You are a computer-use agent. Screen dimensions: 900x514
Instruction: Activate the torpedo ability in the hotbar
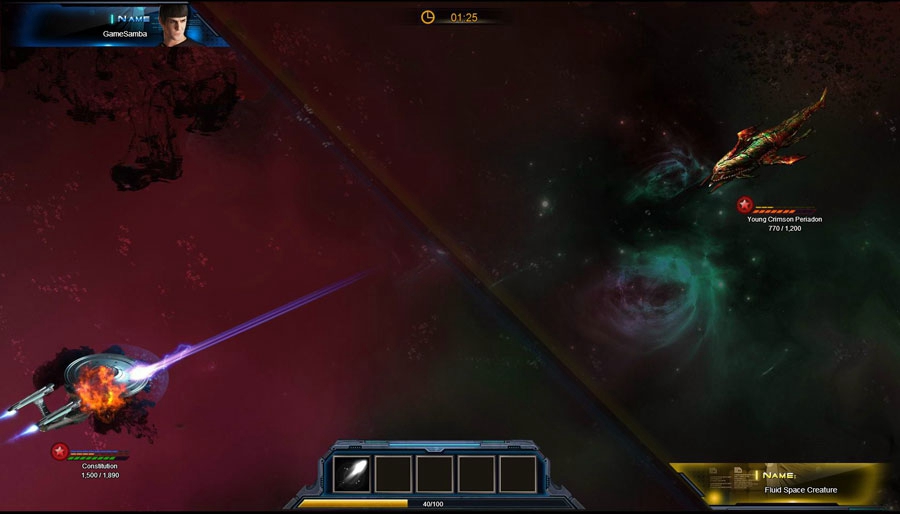351,473
